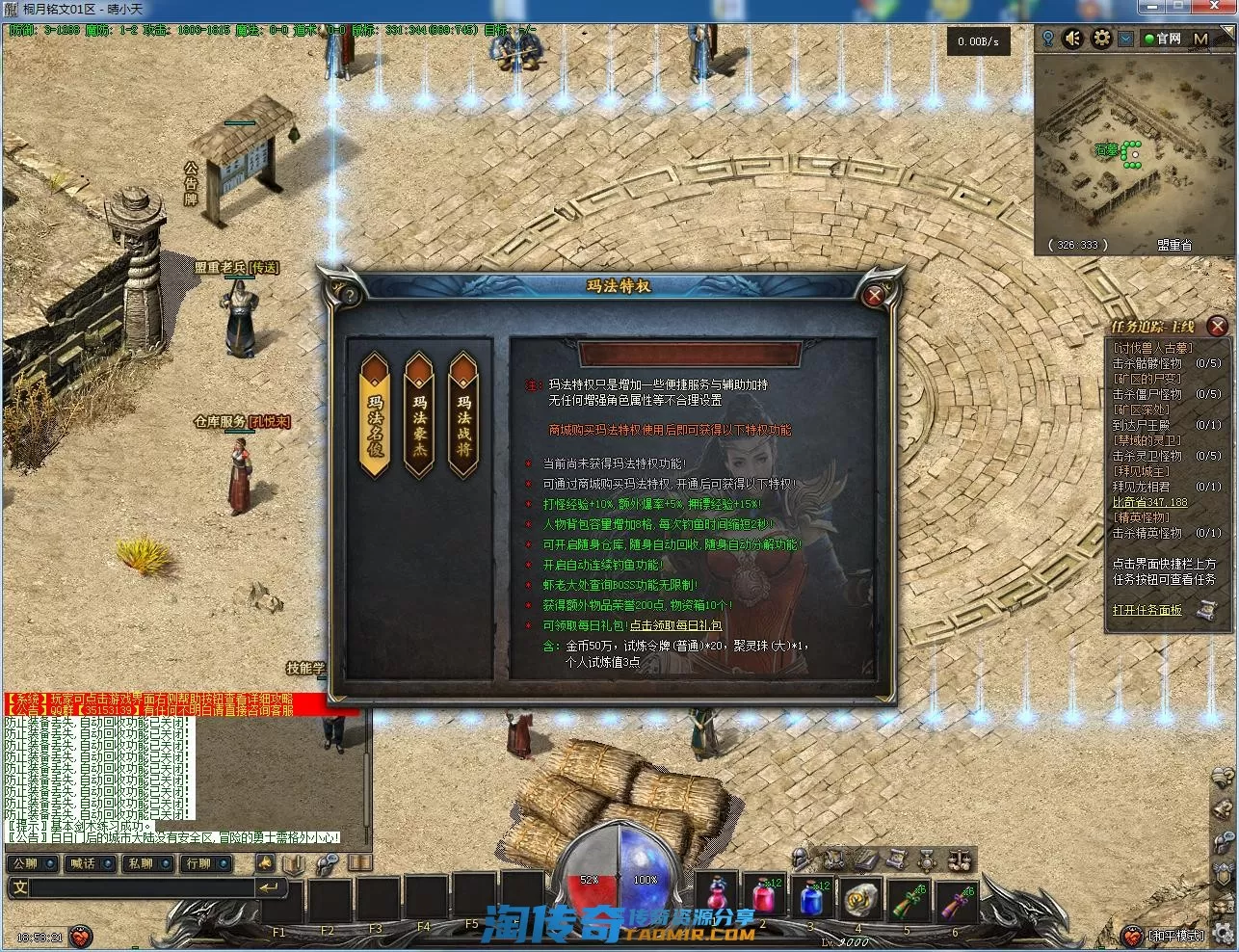Screen dimensions: 1239x952
Task: Open the full map with the M button
Action: point(1200,39)
